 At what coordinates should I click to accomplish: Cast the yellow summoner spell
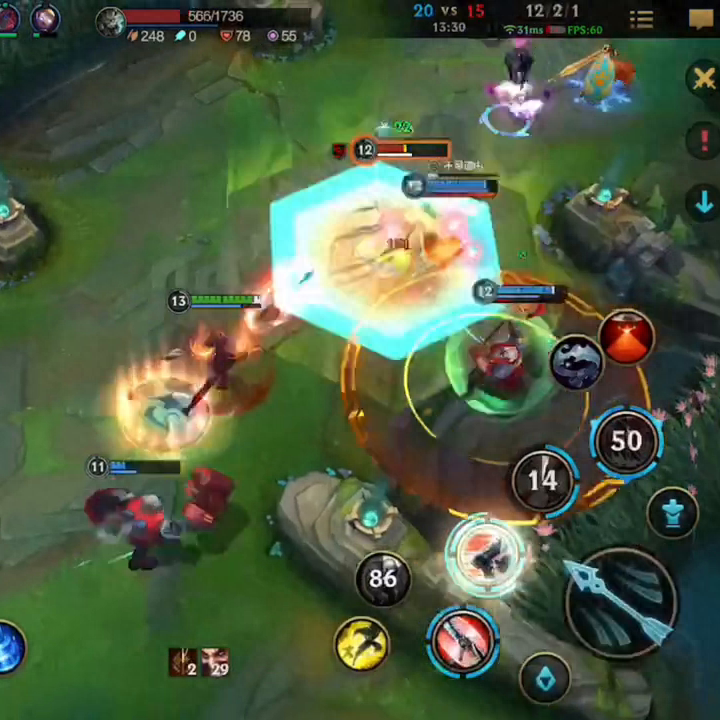tap(362, 643)
